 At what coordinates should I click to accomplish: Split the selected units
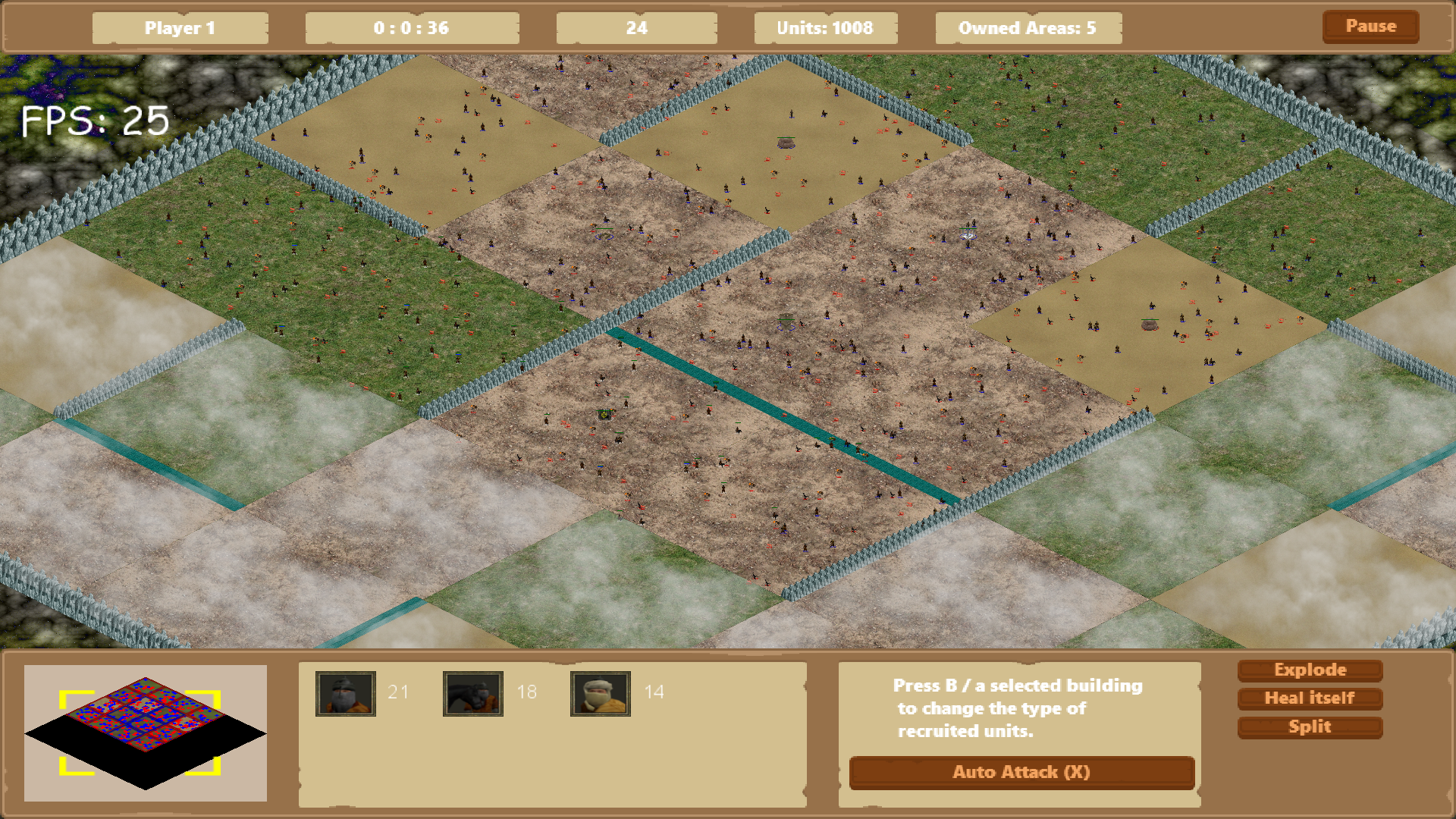click(1310, 727)
